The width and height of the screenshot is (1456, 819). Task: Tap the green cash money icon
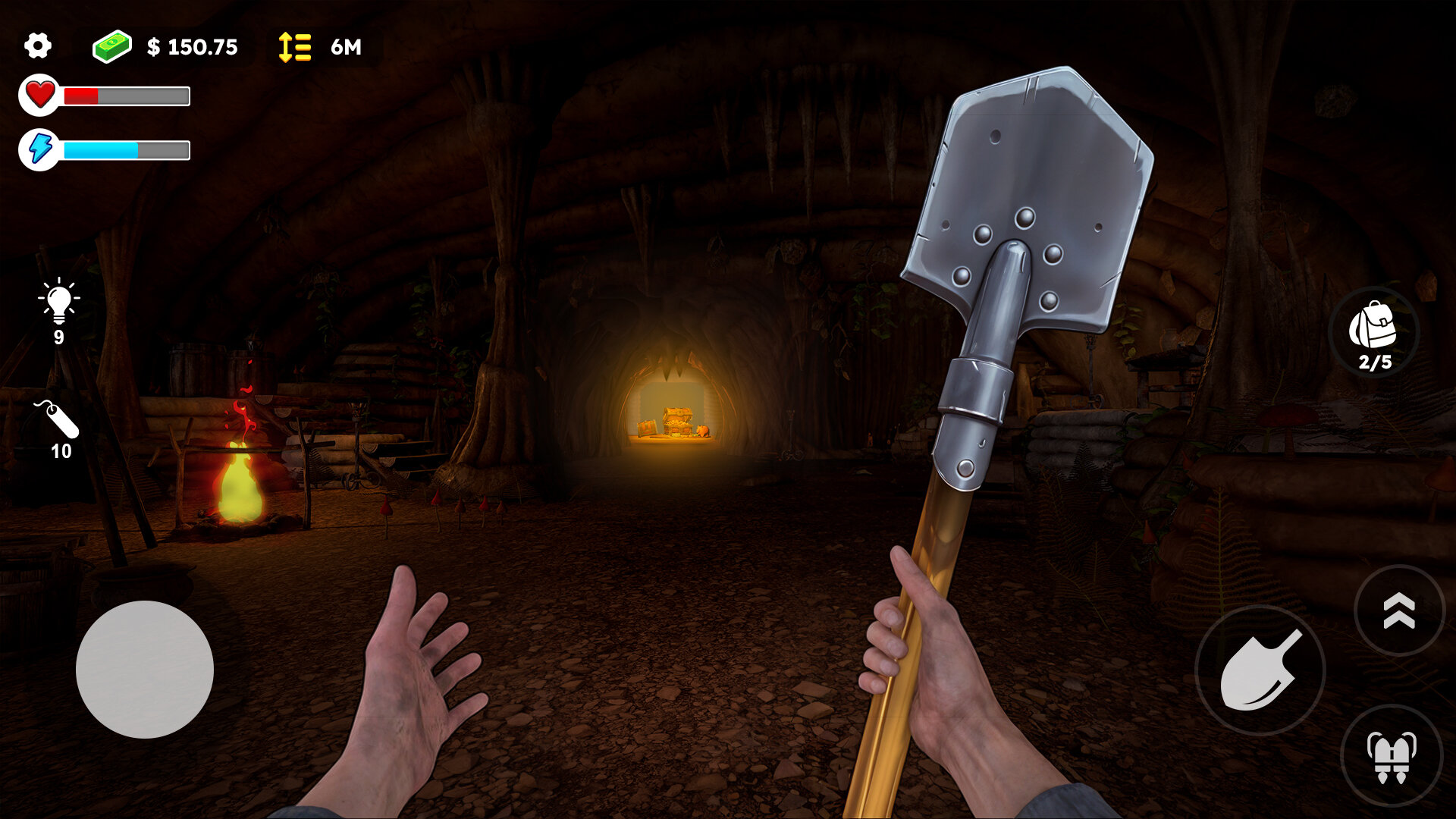pos(112,46)
